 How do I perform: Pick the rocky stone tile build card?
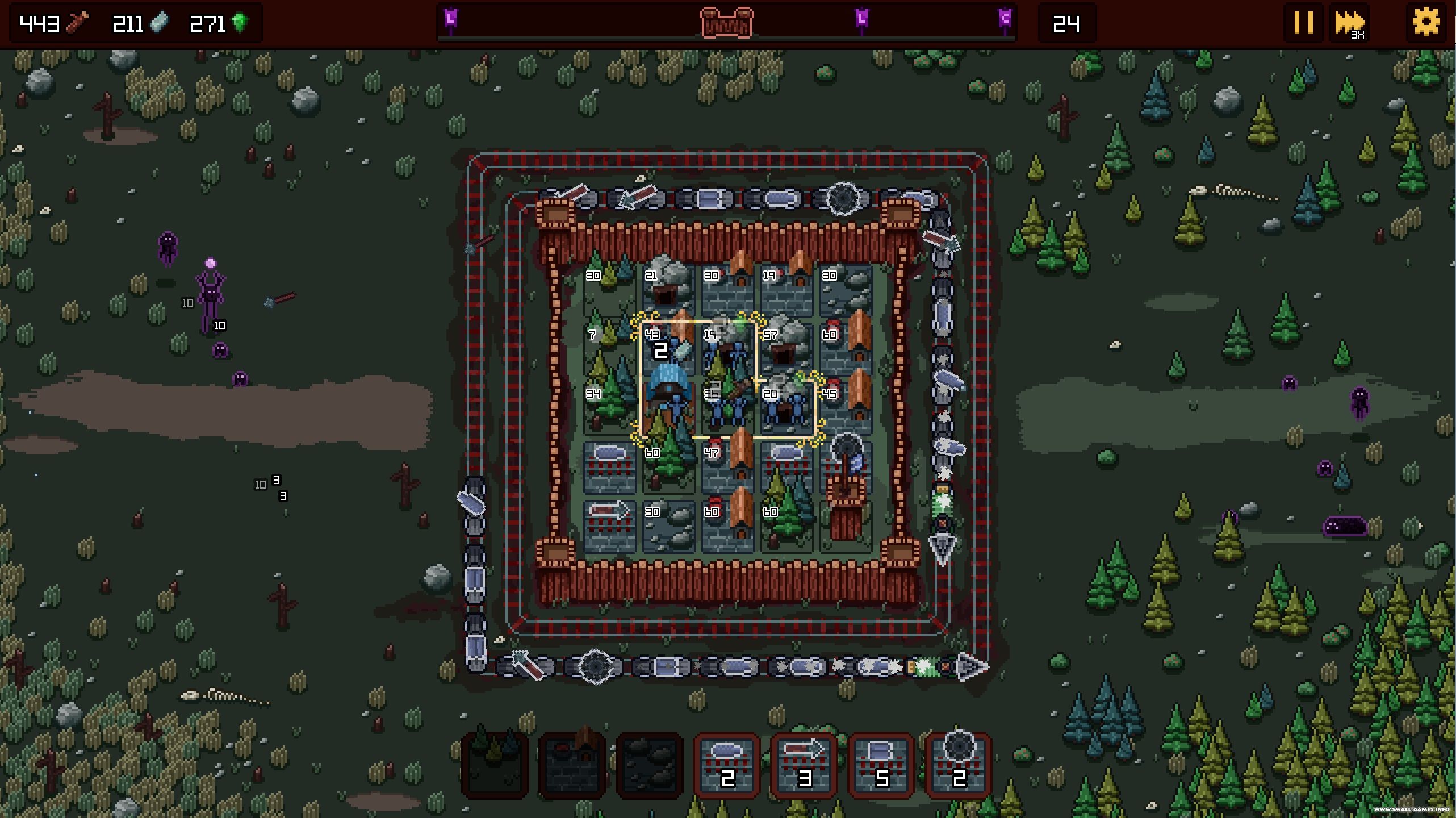pos(650,765)
